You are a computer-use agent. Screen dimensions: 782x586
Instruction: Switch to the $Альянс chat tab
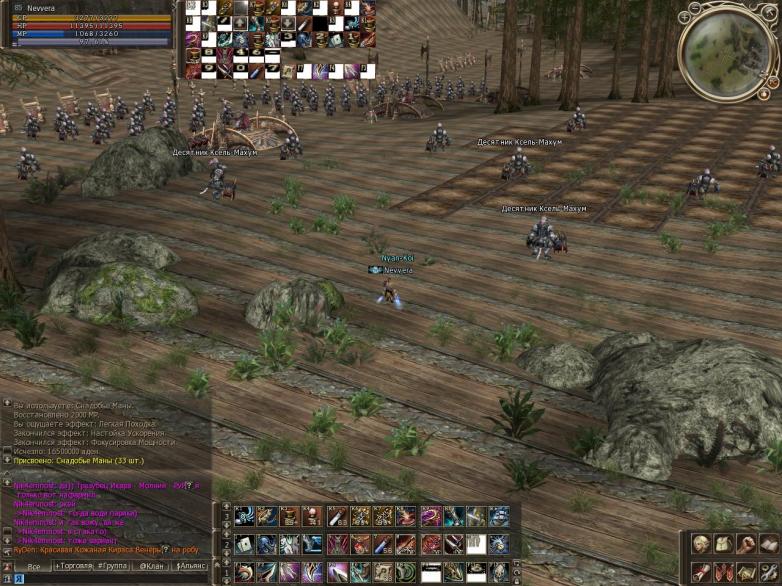coord(192,566)
